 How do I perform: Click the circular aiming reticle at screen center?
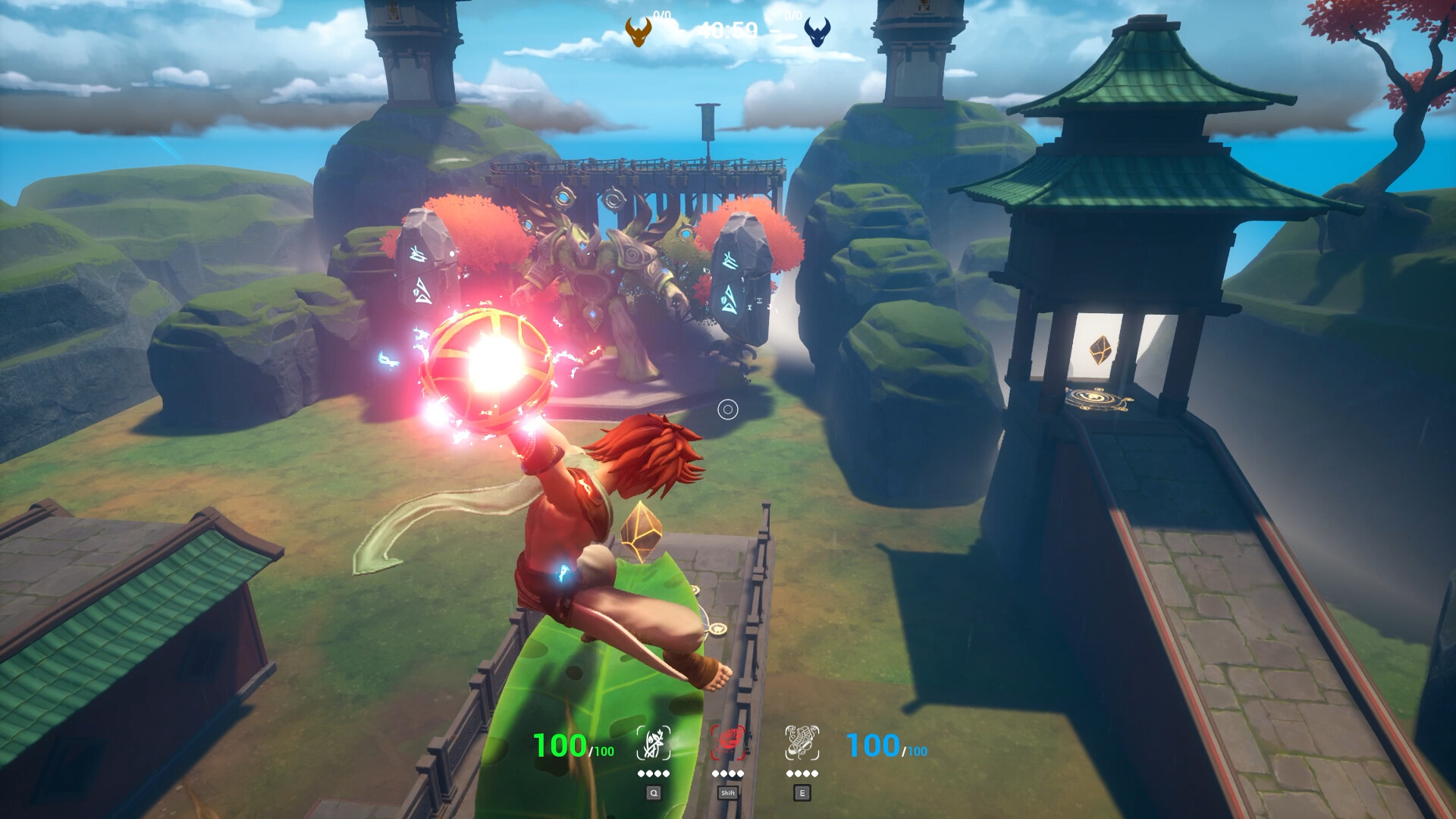click(x=728, y=409)
